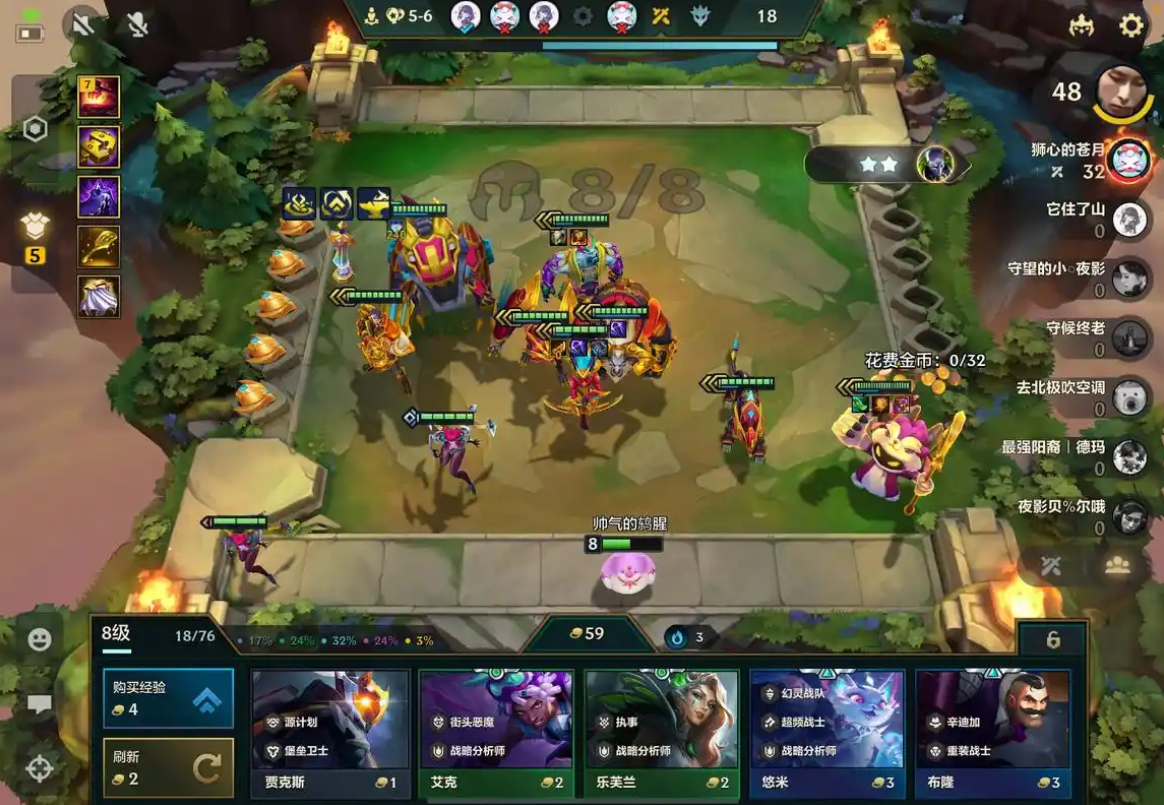Show the players list icon
1164x805 pixels.
(x=1117, y=566)
